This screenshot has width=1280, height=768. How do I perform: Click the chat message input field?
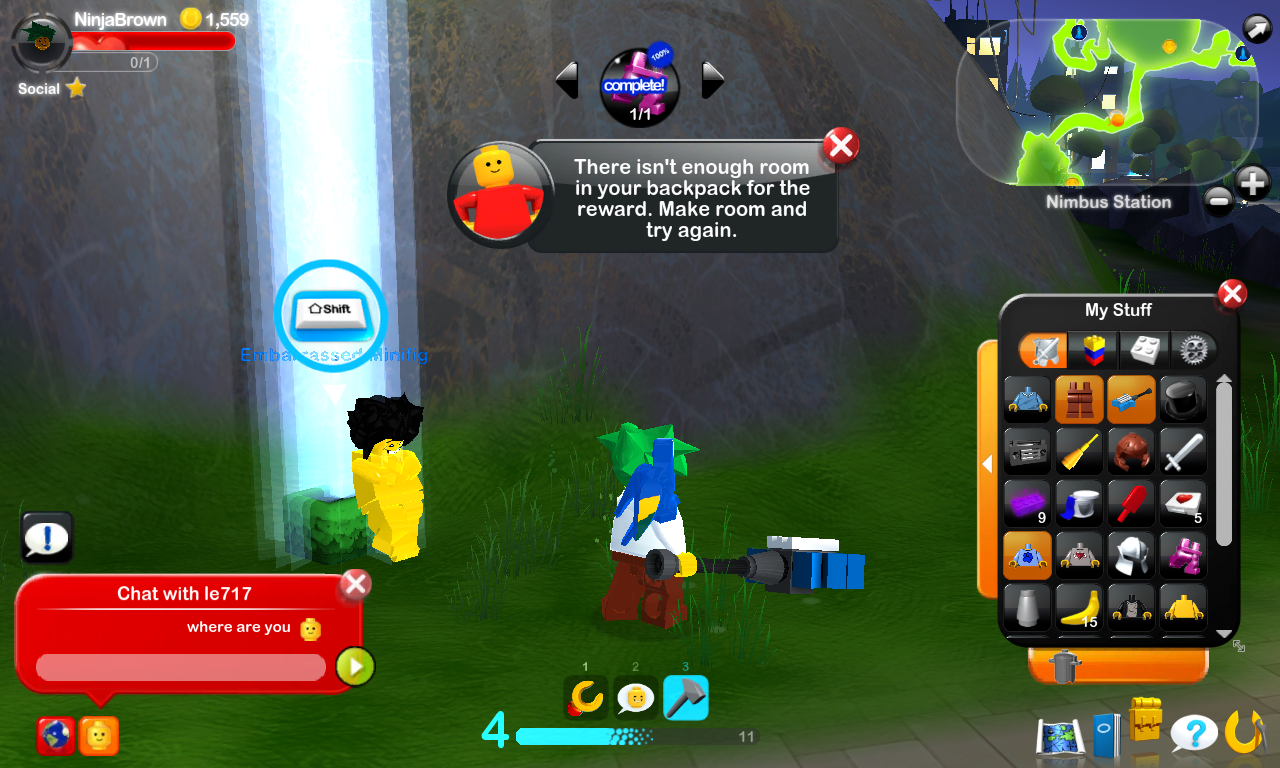(180, 666)
